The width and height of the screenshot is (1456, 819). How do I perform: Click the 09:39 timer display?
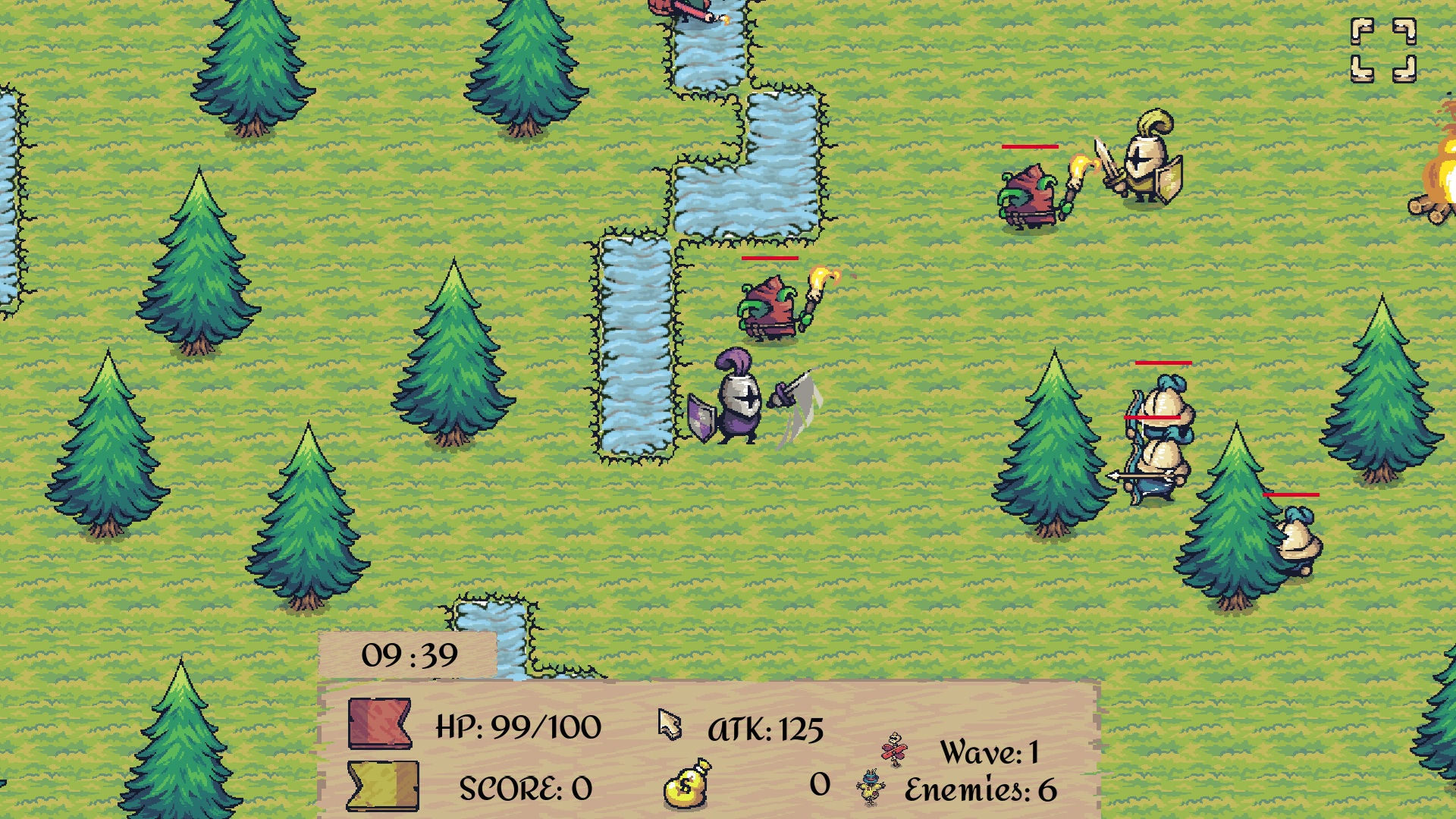(x=409, y=654)
